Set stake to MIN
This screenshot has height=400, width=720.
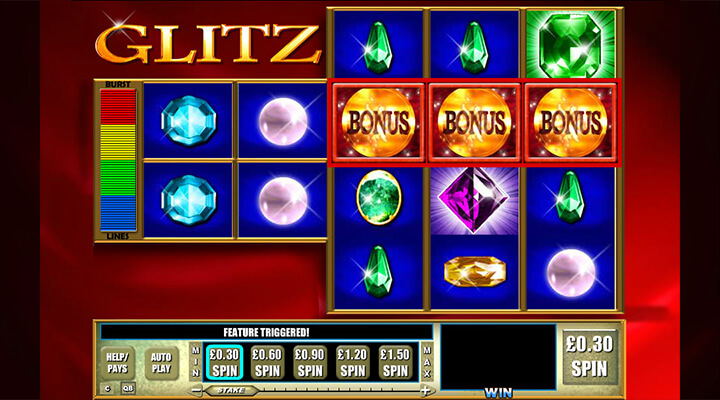pos(195,361)
